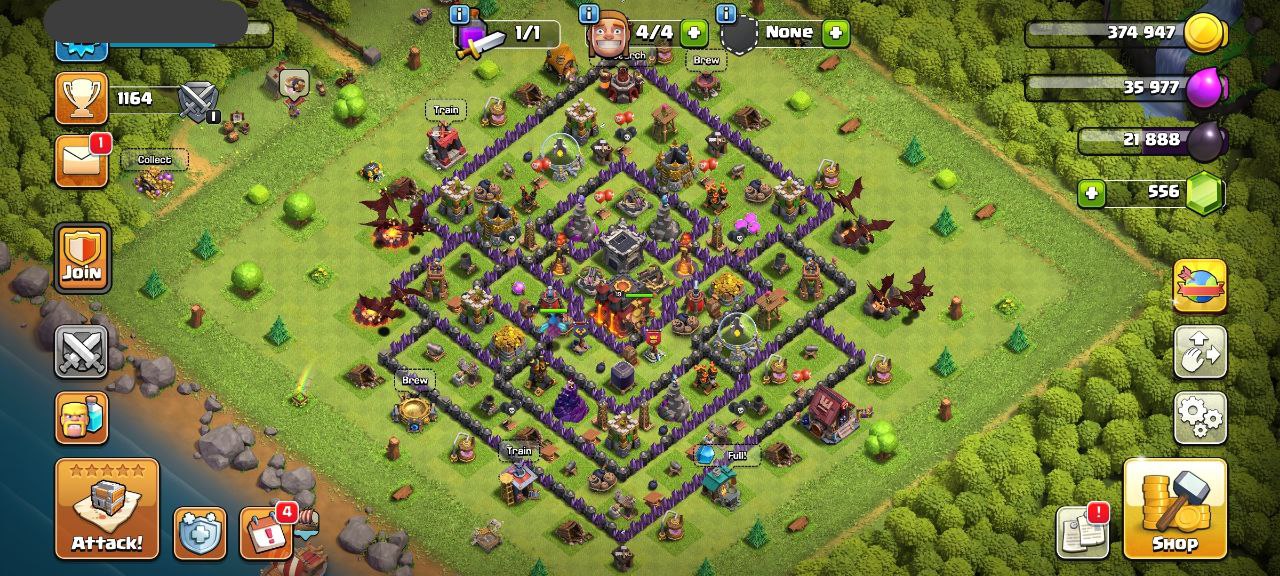Image resolution: width=1280 pixels, height=576 pixels.
Task: Open the notes list with red alert
Action: coord(1083,533)
